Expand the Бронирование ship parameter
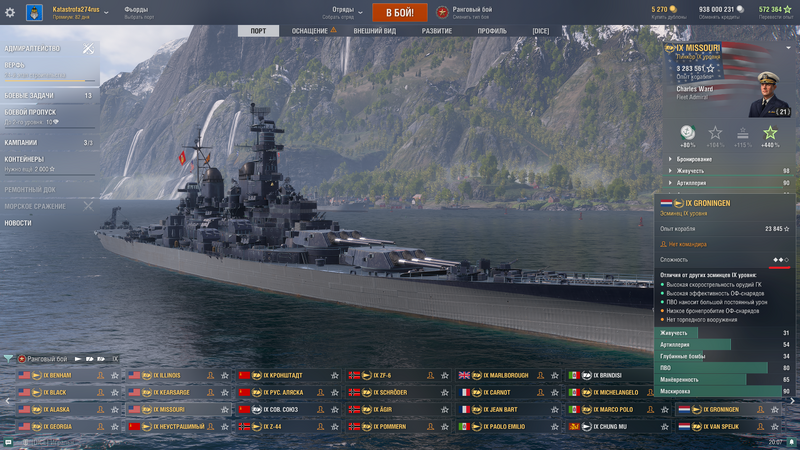The width and height of the screenshot is (800, 450). pyautogui.click(x=697, y=159)
